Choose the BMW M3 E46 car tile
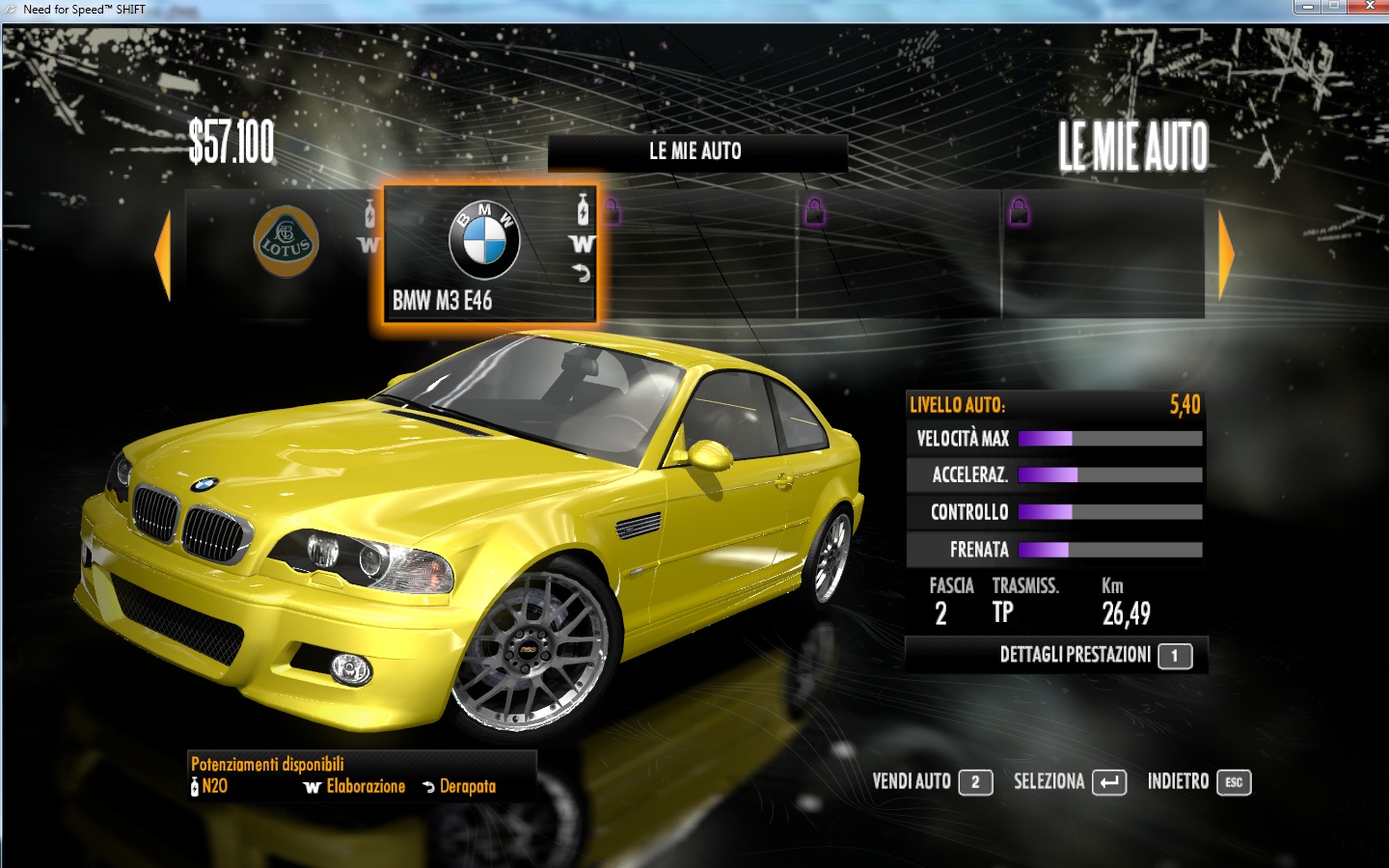The width and height of the screenshot is (1389, 868). (x=489, y=253)
